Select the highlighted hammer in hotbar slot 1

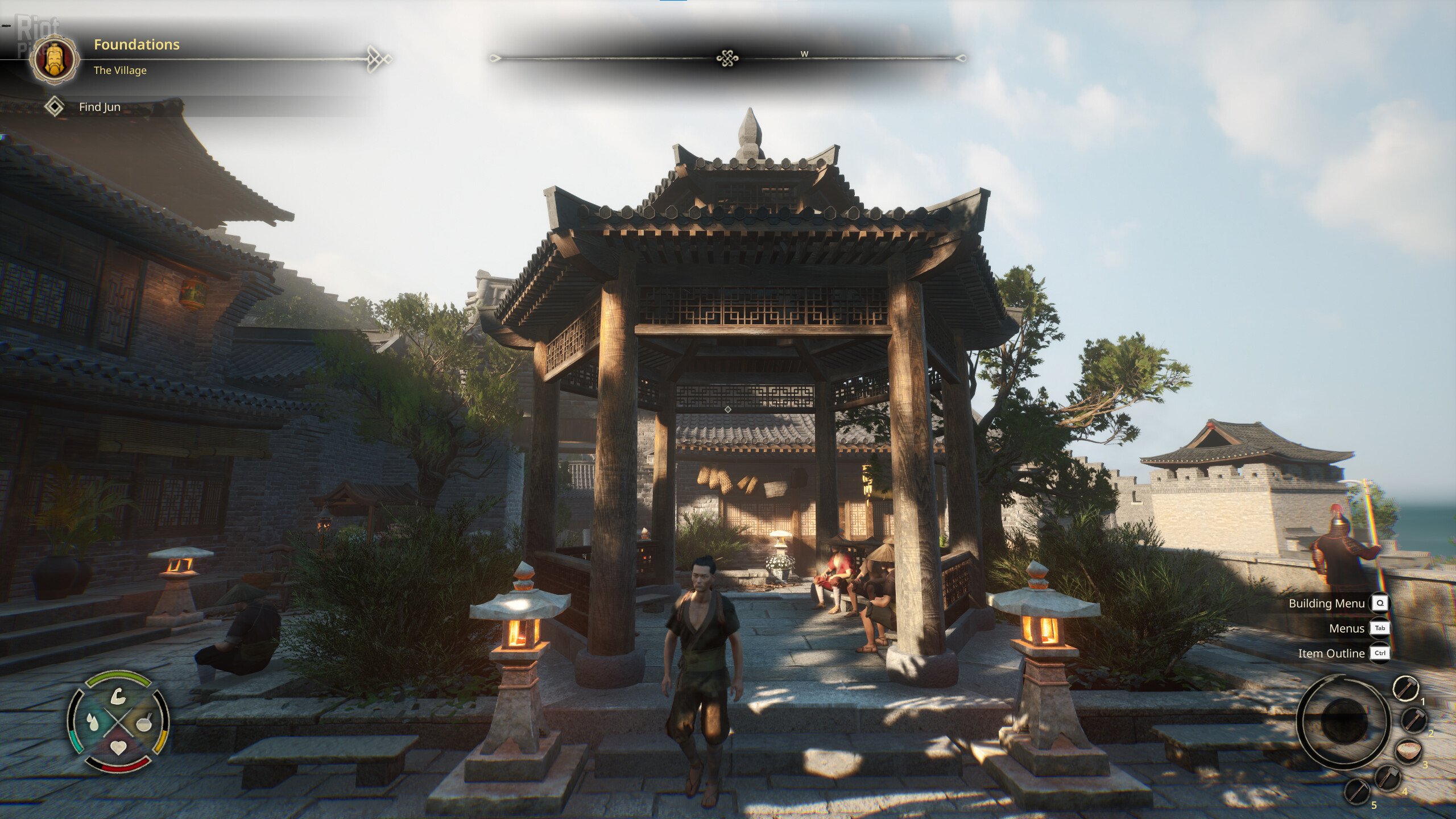pyautogui.click(x=1405, y=689)
